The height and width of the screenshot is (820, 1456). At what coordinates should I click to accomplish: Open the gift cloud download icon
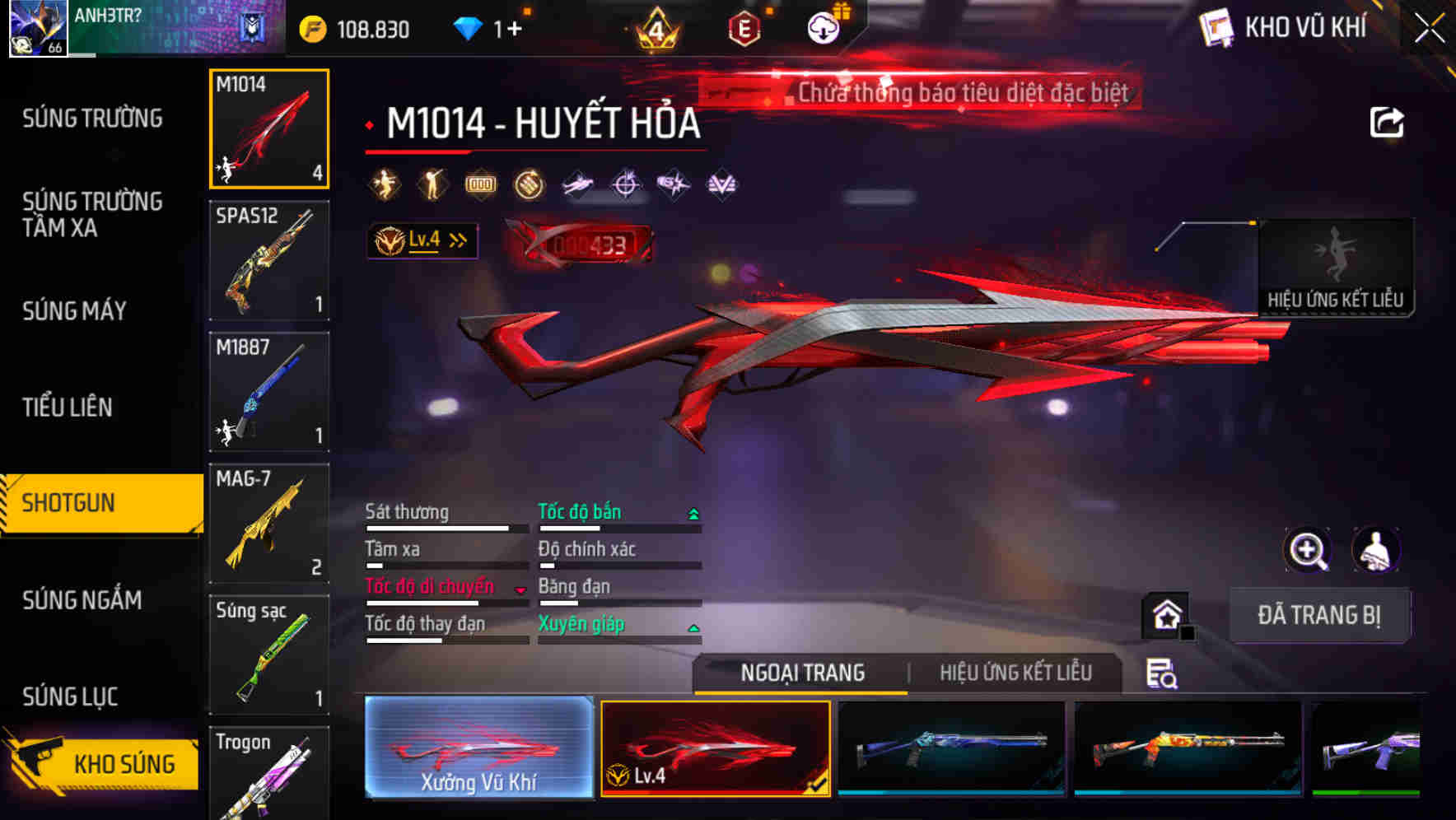coord(822,26)
